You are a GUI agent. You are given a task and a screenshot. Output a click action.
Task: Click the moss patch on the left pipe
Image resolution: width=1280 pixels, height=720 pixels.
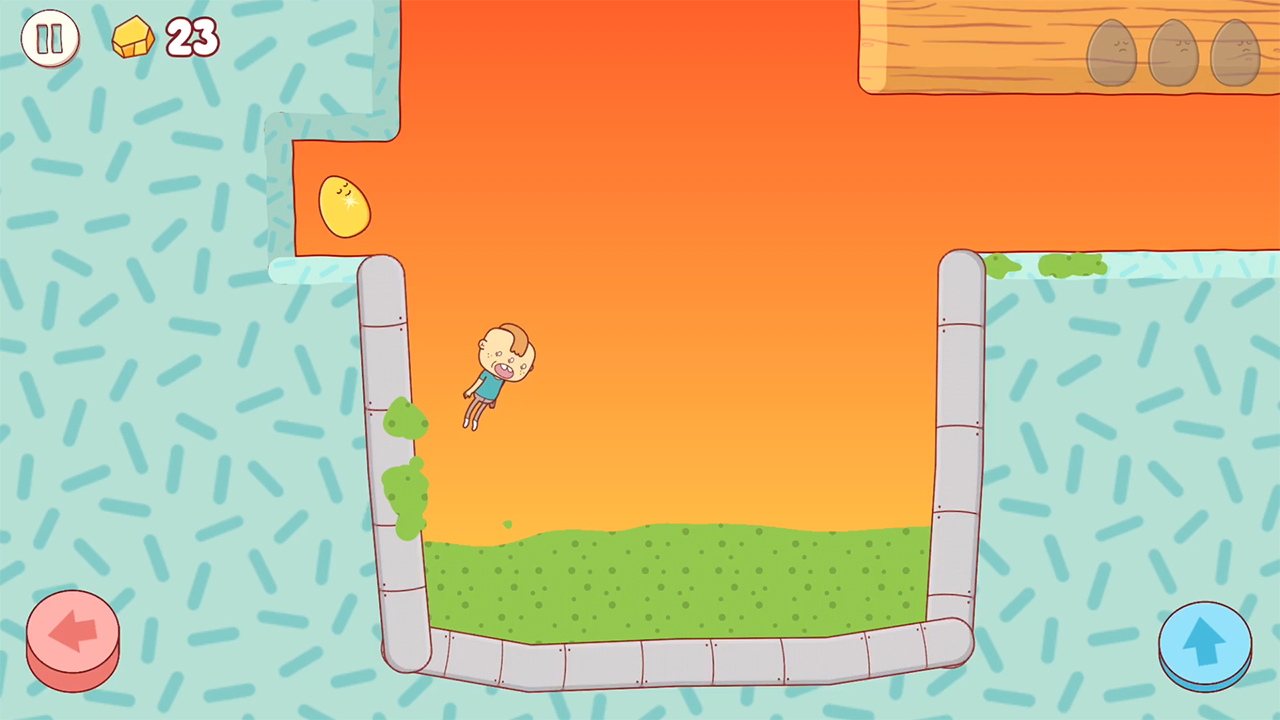(405, 490)
